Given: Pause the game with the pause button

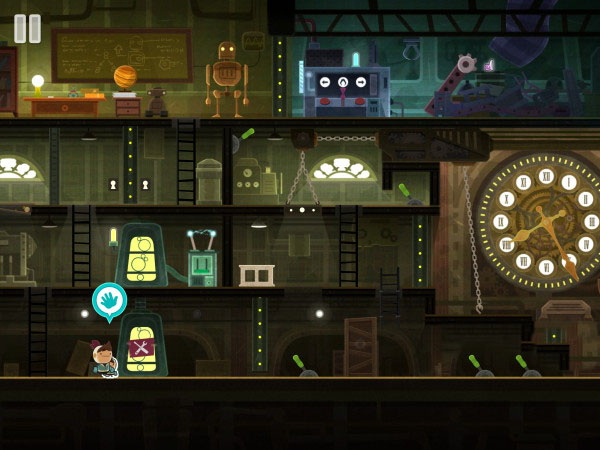Looking at the screenshot, I should point(28,28).
